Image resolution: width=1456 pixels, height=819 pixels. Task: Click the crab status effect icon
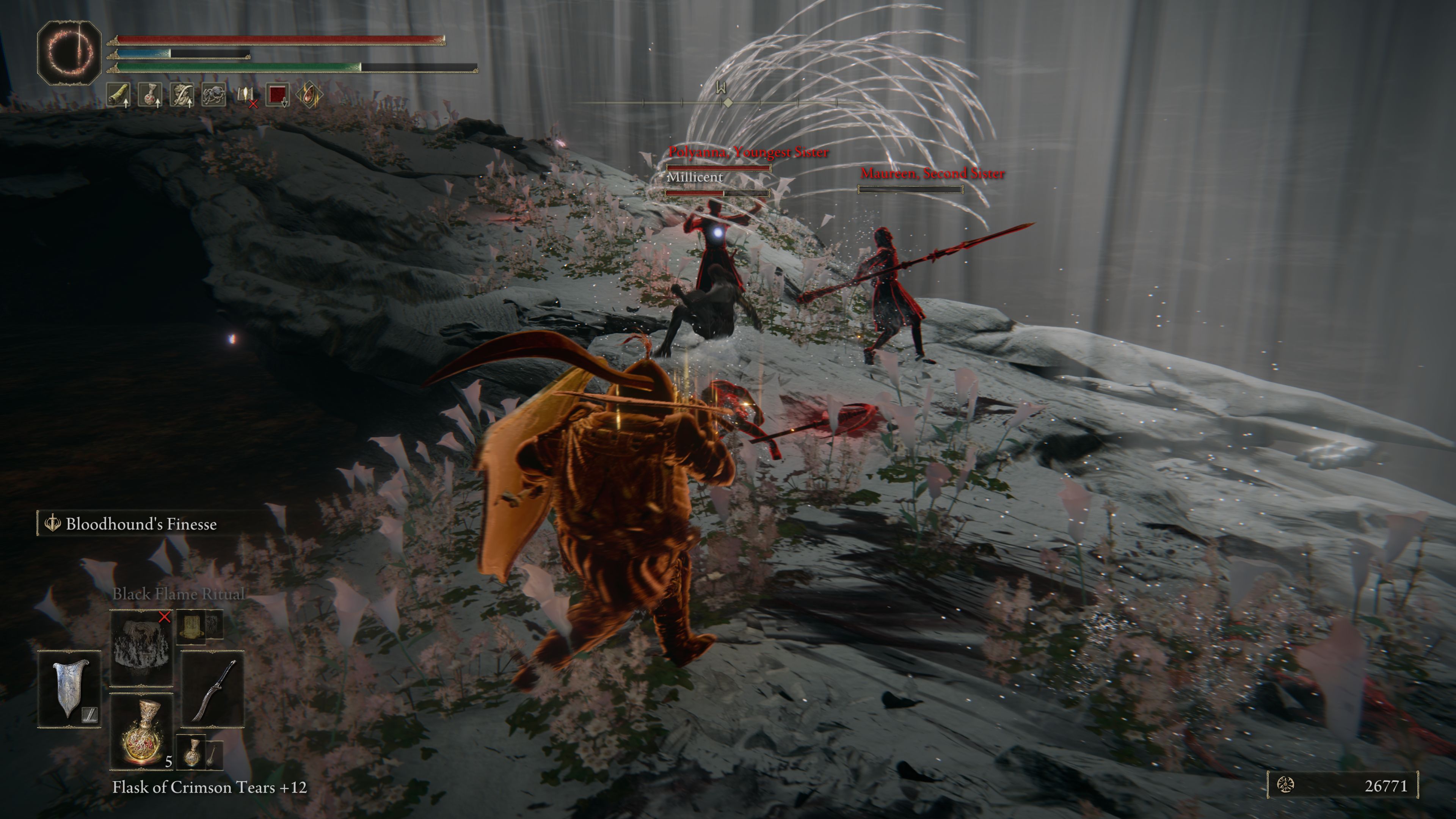click(213, 95)
